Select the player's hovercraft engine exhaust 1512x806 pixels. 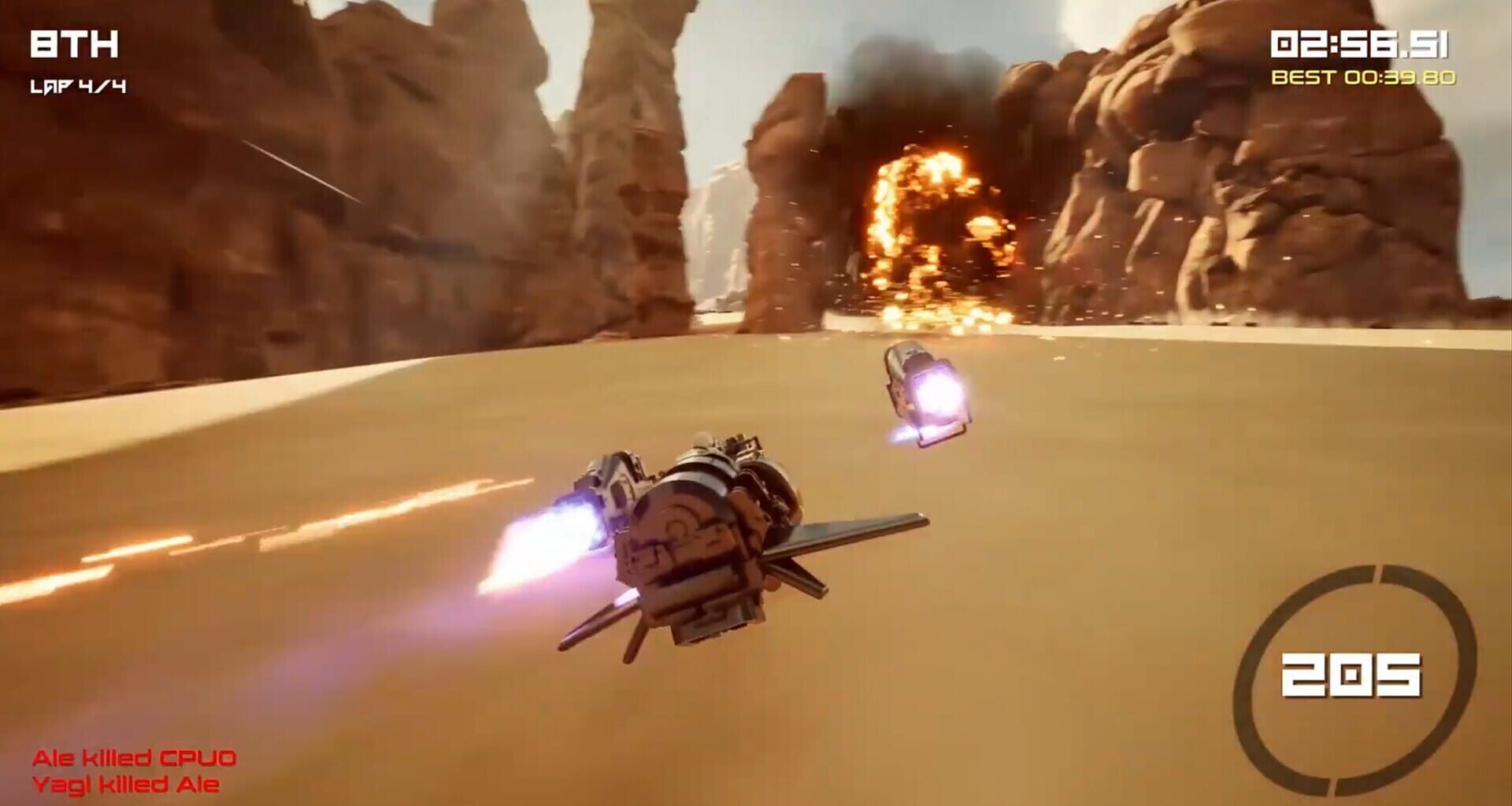coord(551,535)
